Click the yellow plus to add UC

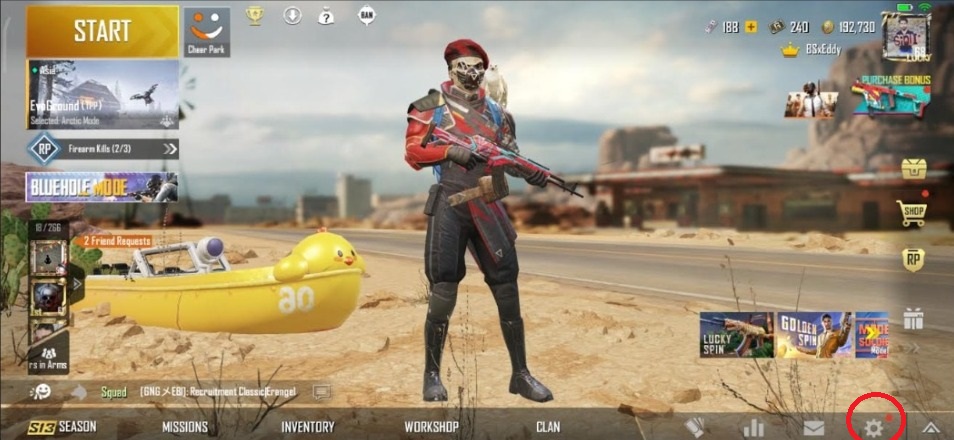(751, 27)
